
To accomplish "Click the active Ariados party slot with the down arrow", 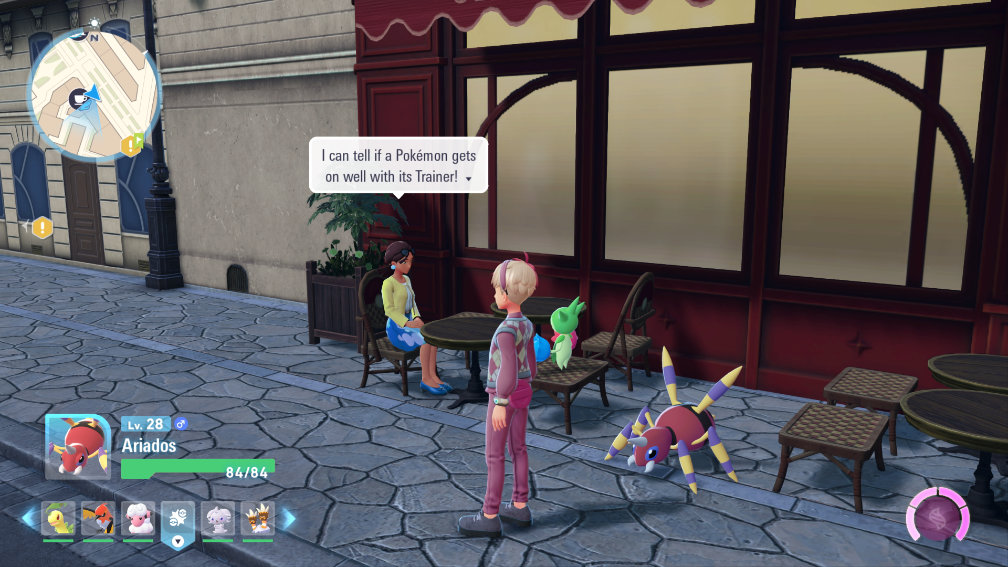I will click(178, 523).
